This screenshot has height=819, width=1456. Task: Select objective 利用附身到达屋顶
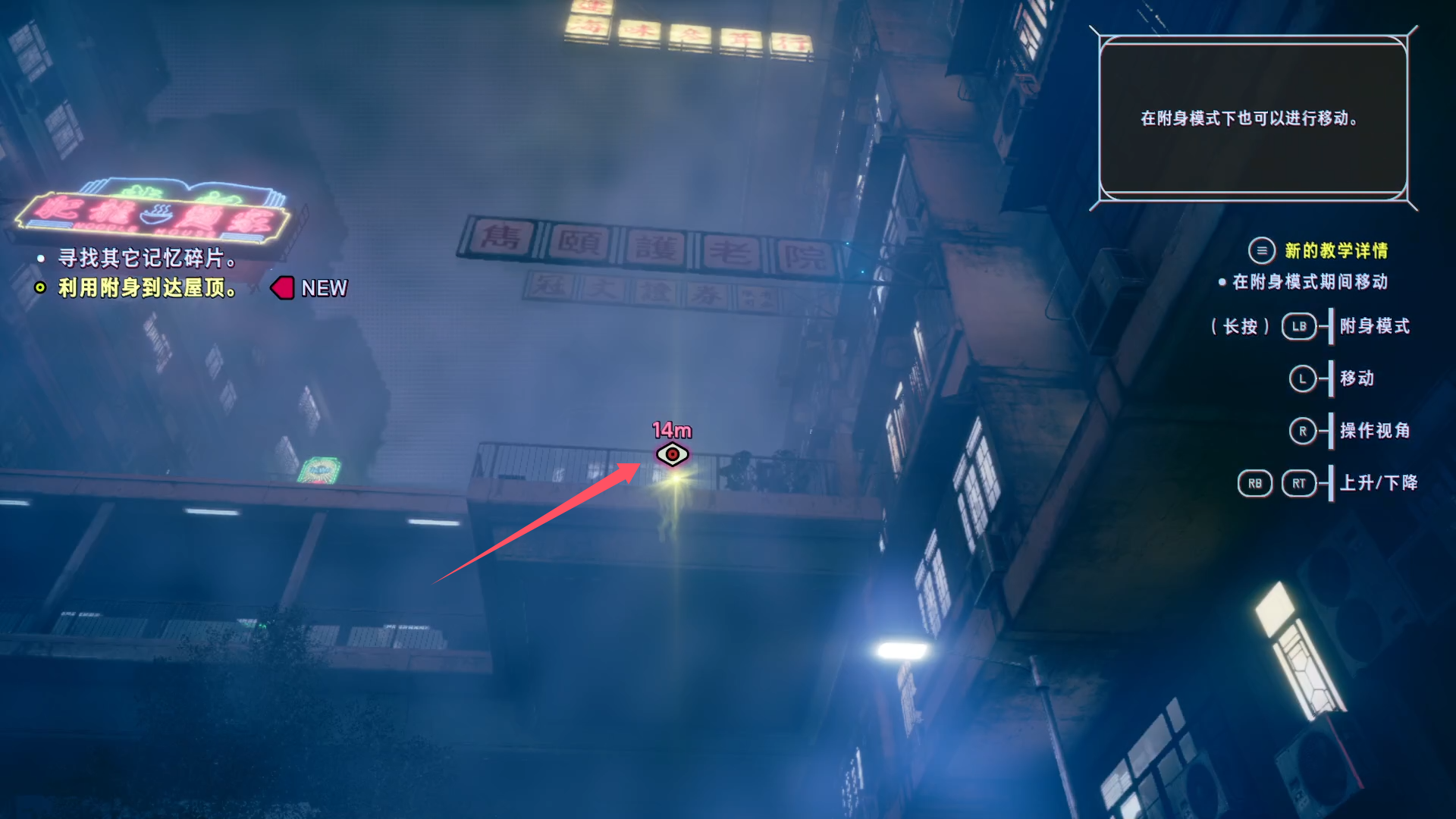tap(148, 288)
